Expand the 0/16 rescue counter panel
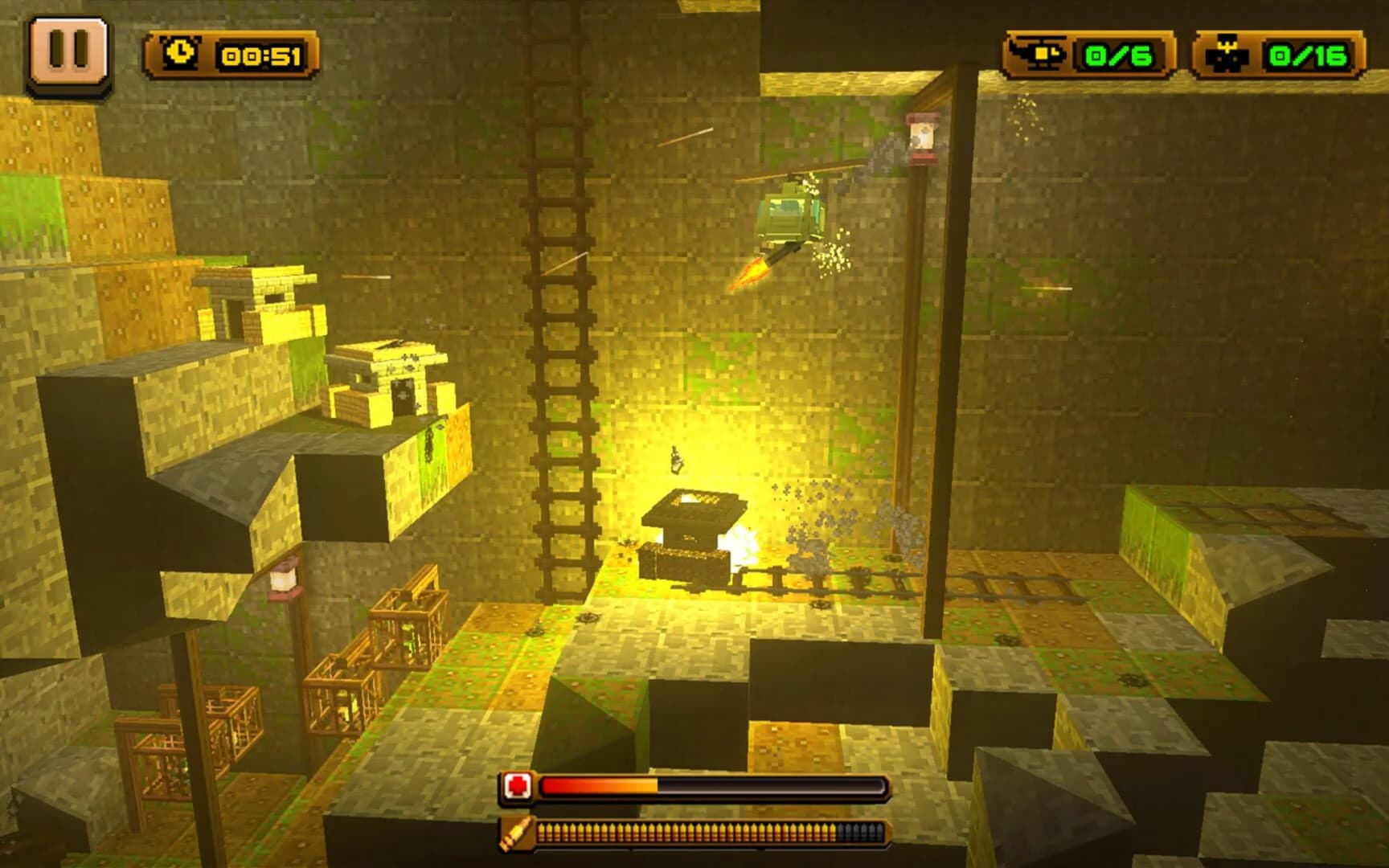 click(x=1286, y=54)
